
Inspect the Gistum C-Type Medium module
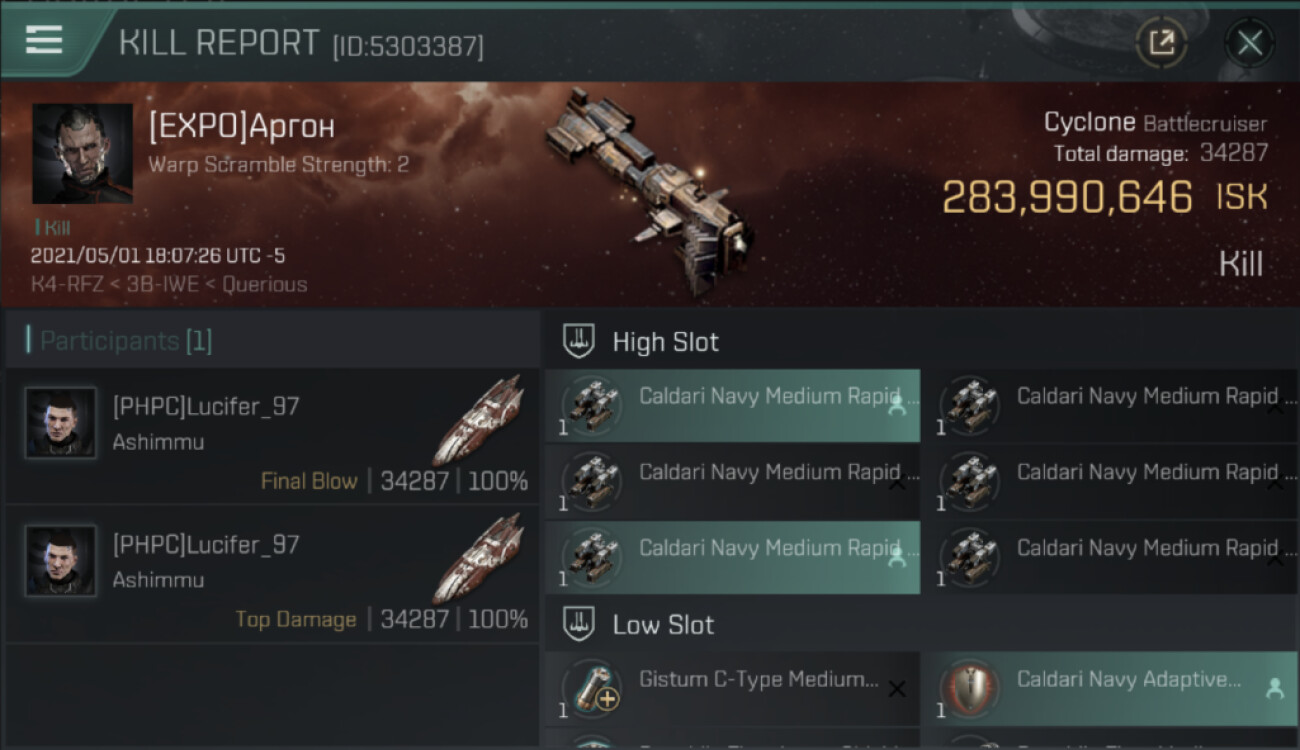[x=732, y=688]
